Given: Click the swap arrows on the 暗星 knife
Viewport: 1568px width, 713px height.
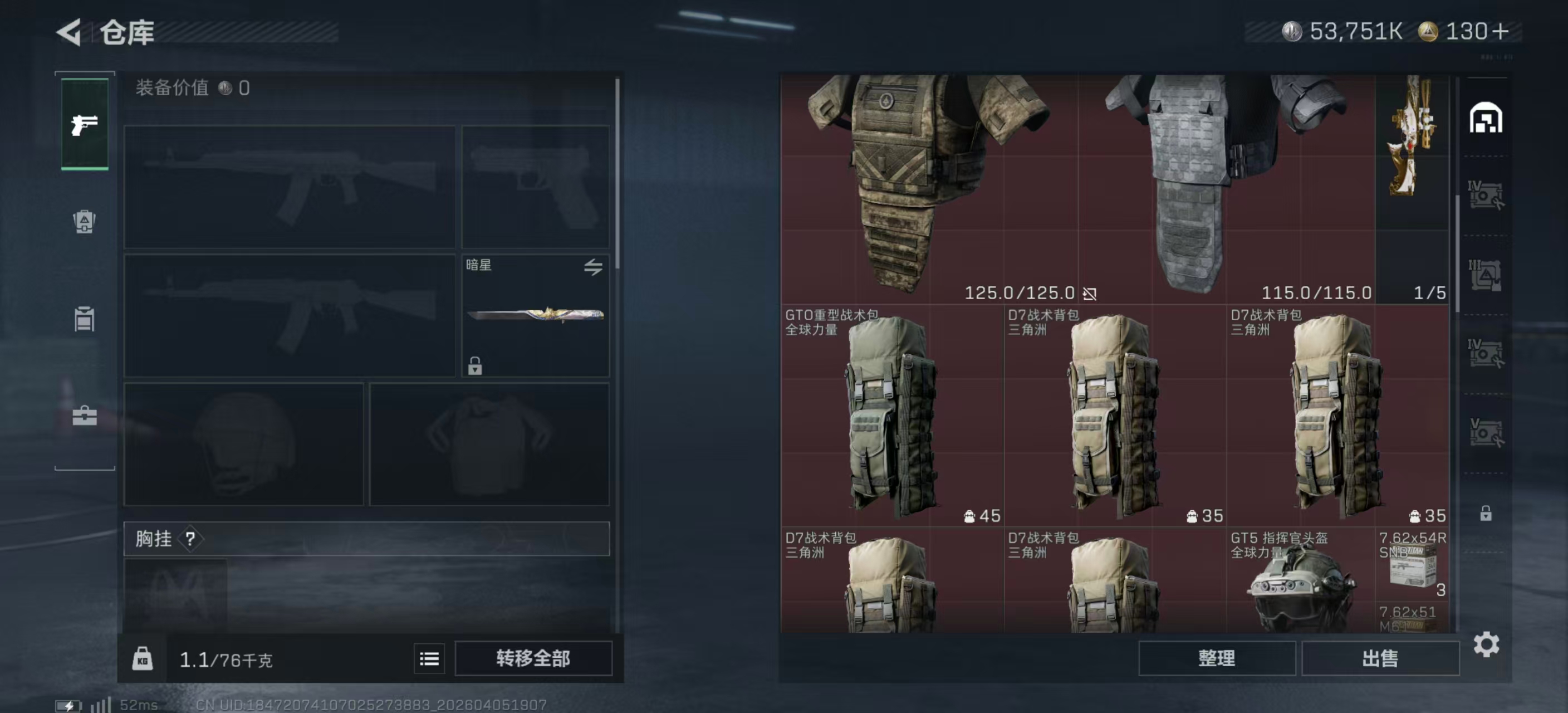Looking at the screenshot, I should (594, 268).
